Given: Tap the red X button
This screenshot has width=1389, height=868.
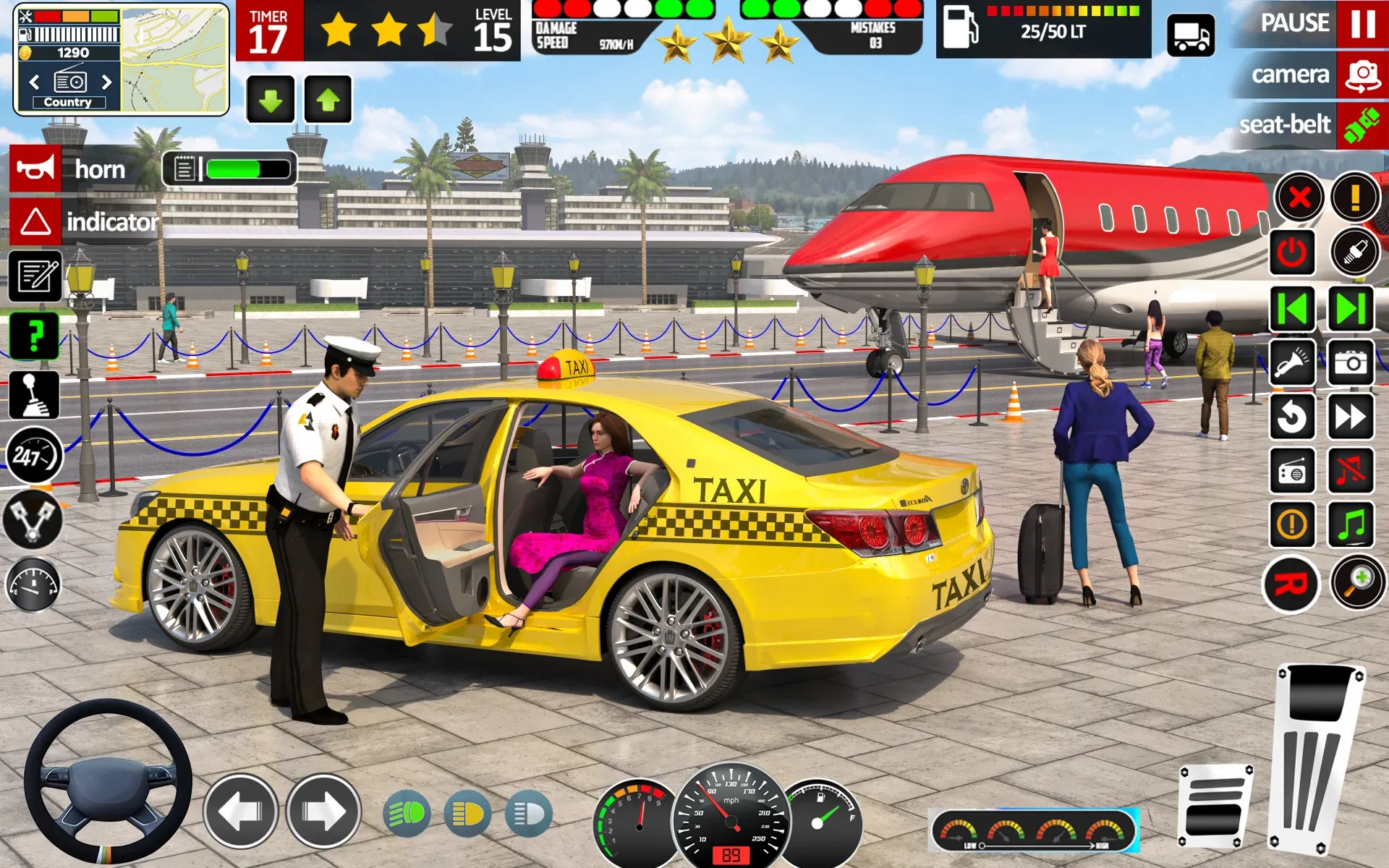Looking at the screenshot, I should [1299, 197].
